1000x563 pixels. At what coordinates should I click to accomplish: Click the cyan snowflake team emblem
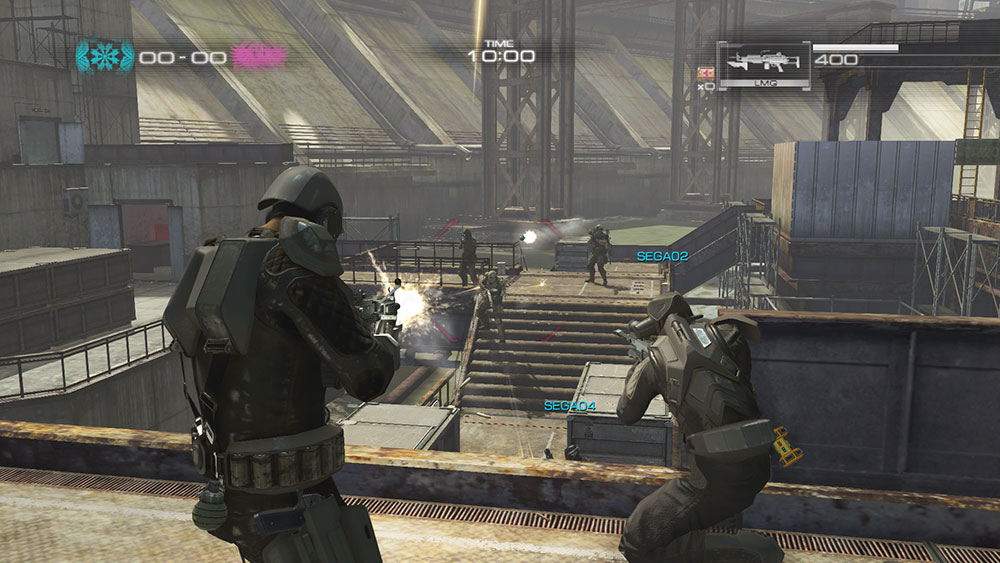[102, 56]
